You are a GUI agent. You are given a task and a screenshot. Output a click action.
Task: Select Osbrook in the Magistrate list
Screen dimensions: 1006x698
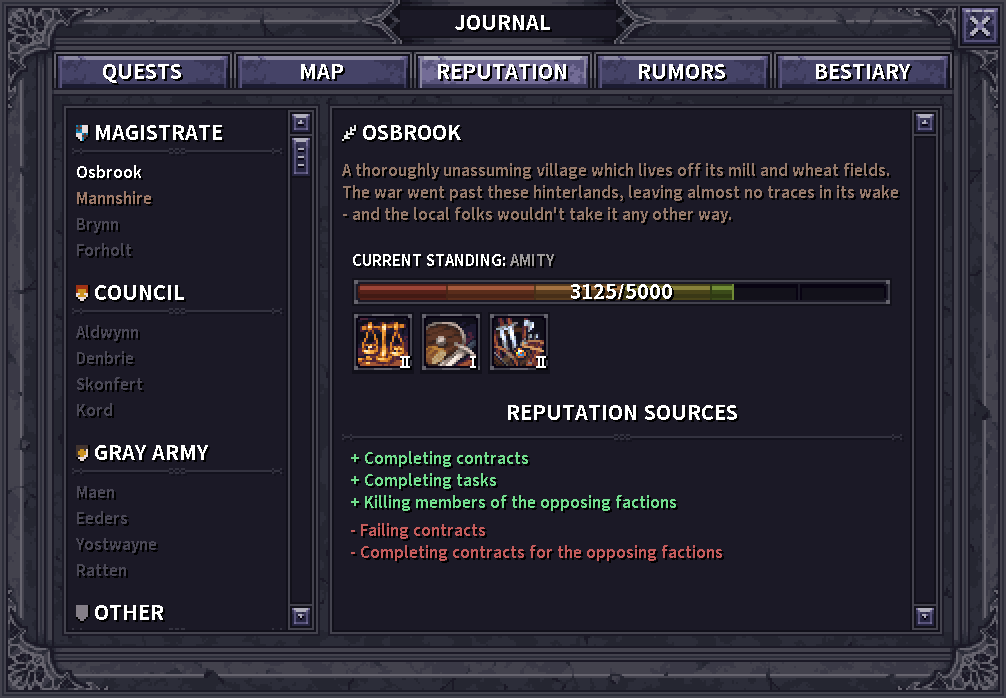[x=109, y=172]
